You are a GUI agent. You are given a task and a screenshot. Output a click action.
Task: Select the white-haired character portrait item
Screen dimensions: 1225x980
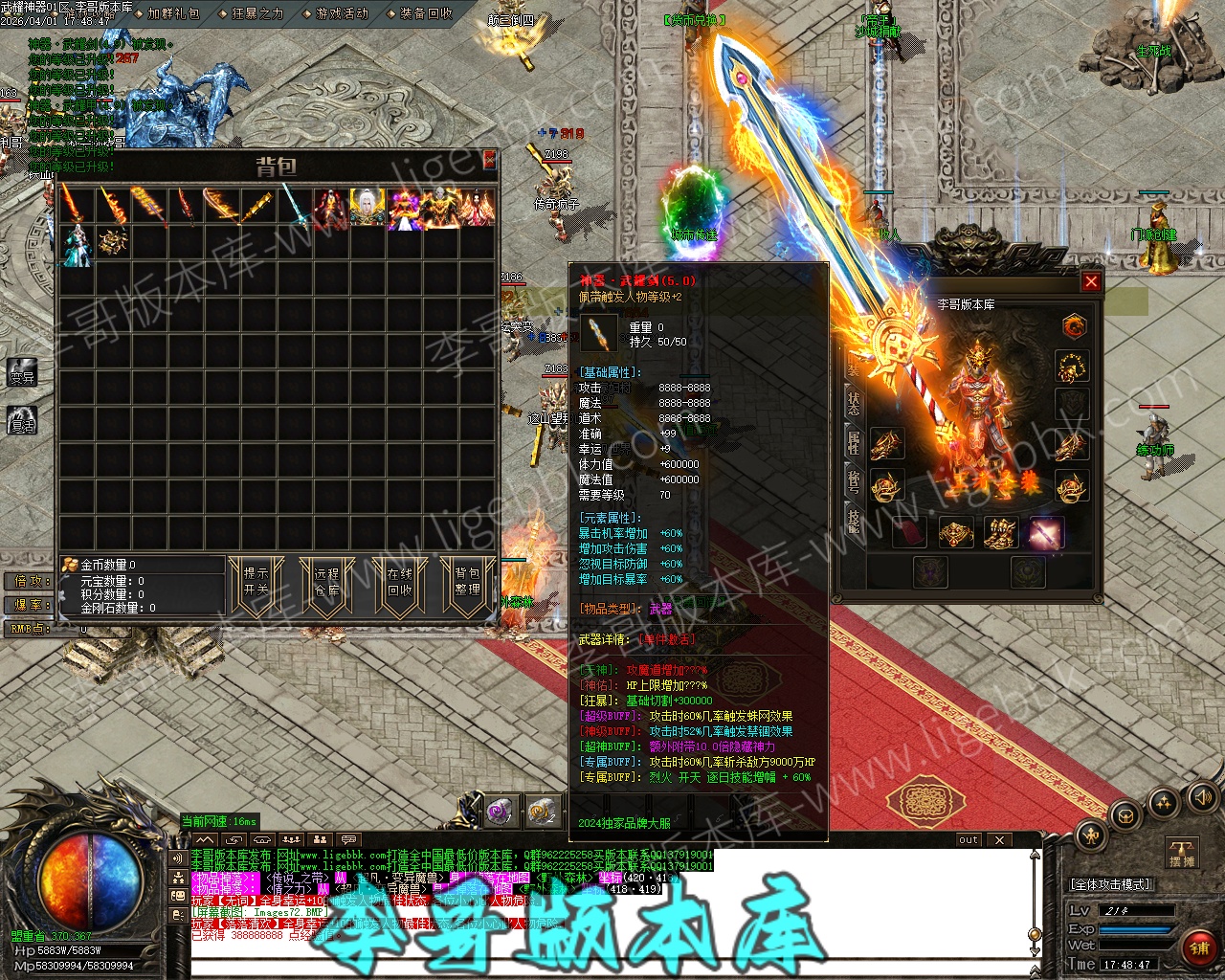pyautogui.click(x=366, y=207)
